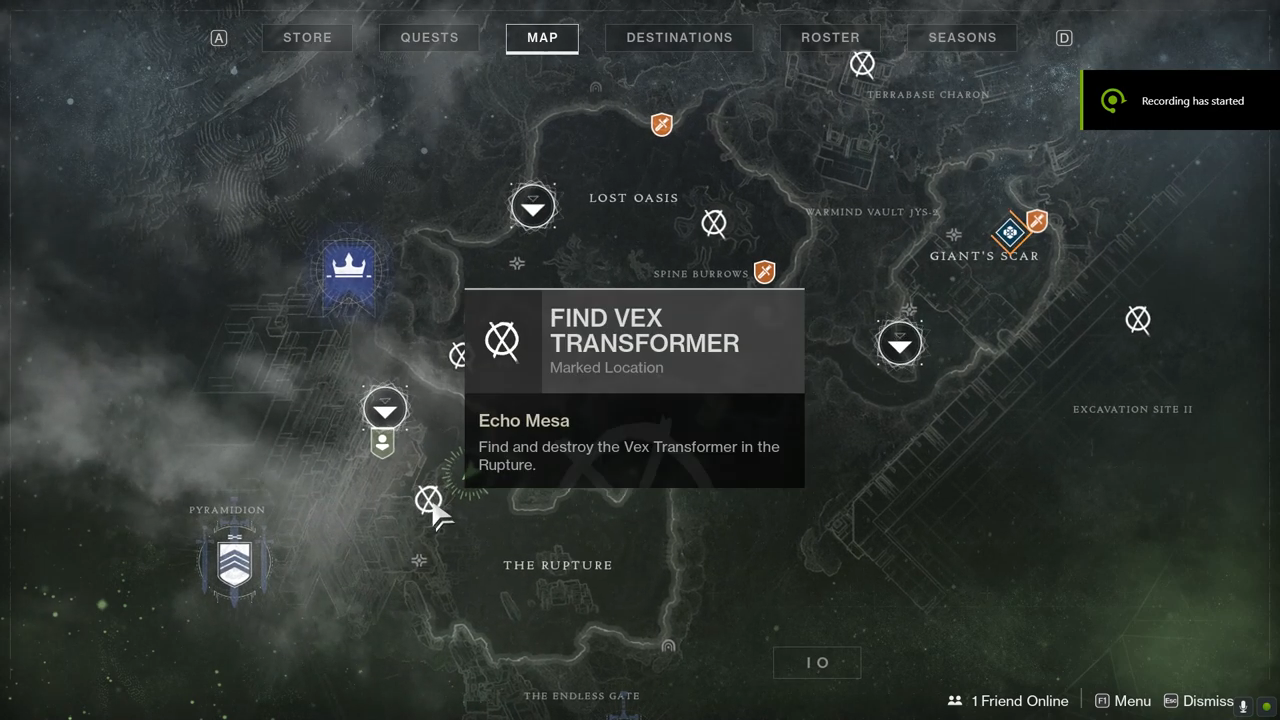The width and height of the screenshot is (1280, 720).
Task: Select the Lost Oasis landing zone marker
Action: tap(533, 206)
